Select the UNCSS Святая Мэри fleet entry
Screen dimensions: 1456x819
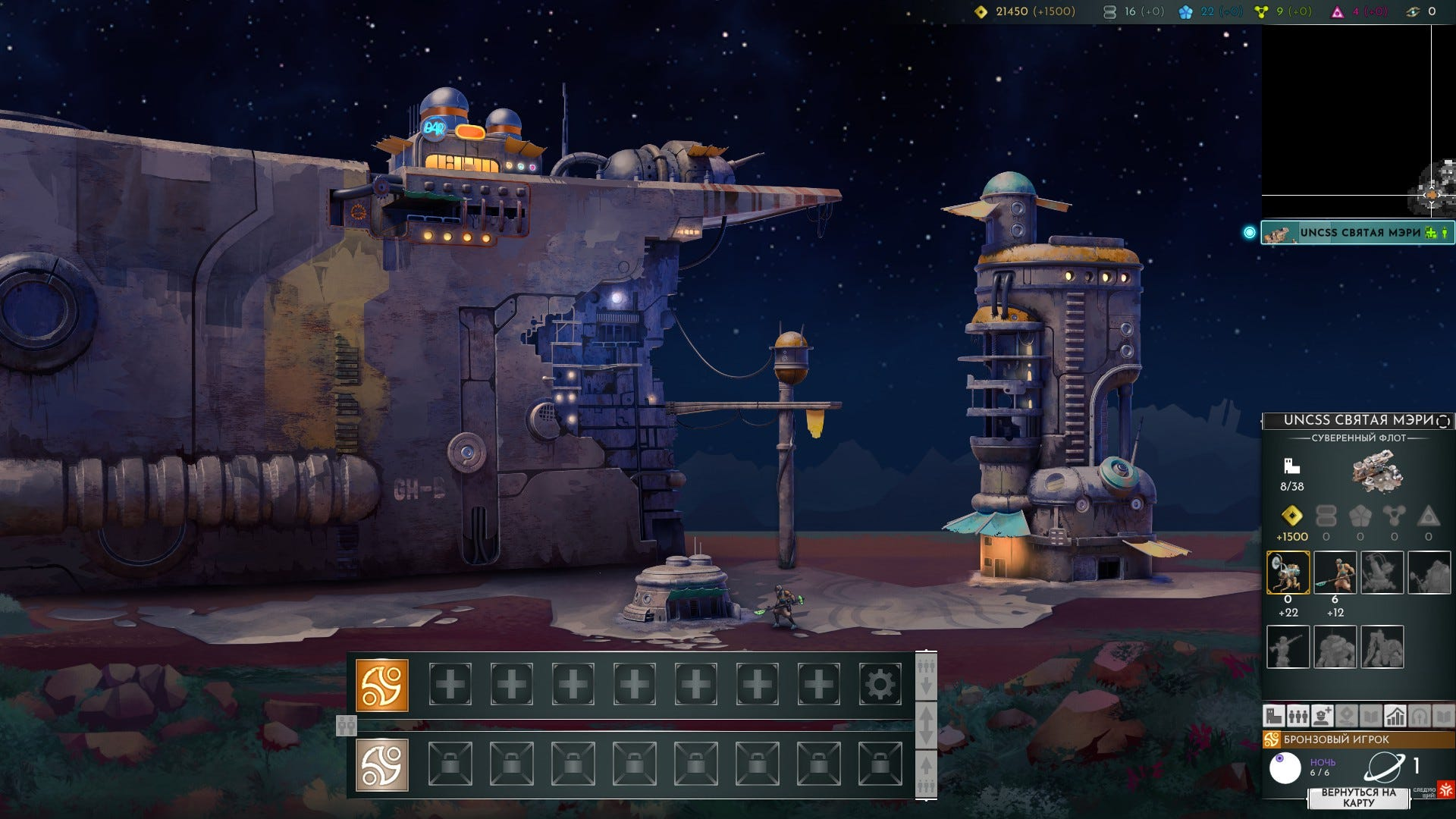(1357, 233)
